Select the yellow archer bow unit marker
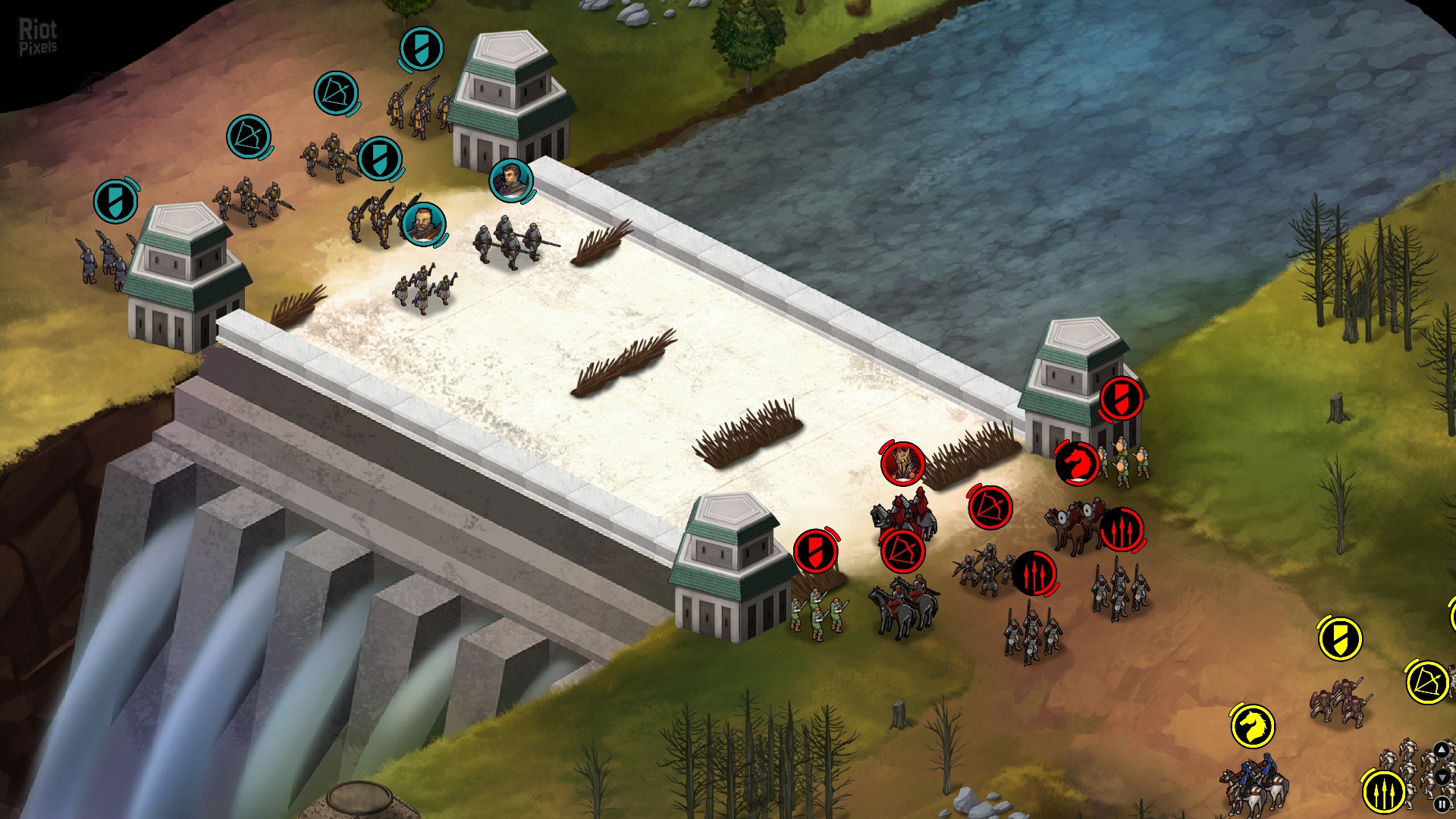Screen dimensions: 1456x819 pyautogui.click(x=1427, y=682)
